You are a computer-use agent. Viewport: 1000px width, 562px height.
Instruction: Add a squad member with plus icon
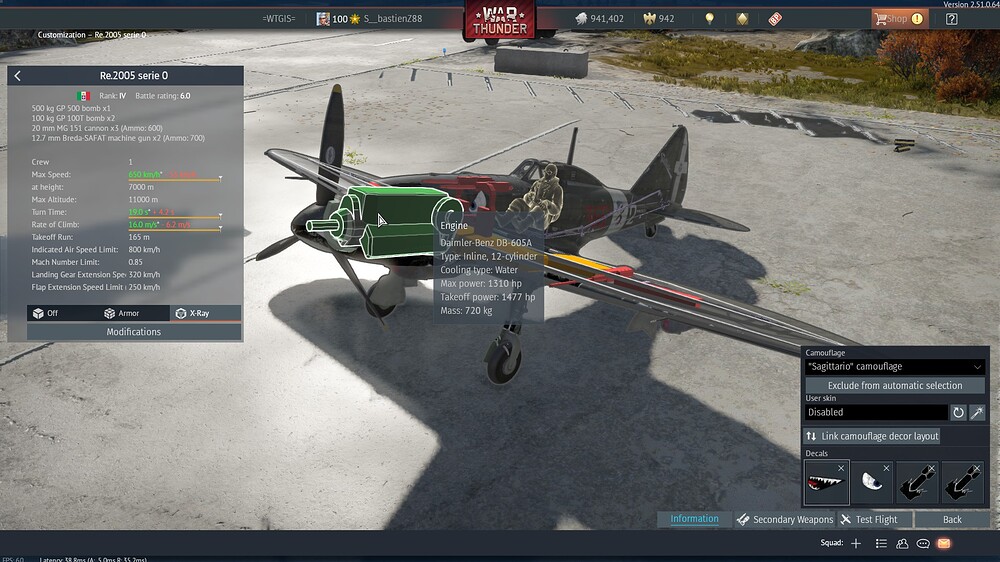(x=855, y=543)
